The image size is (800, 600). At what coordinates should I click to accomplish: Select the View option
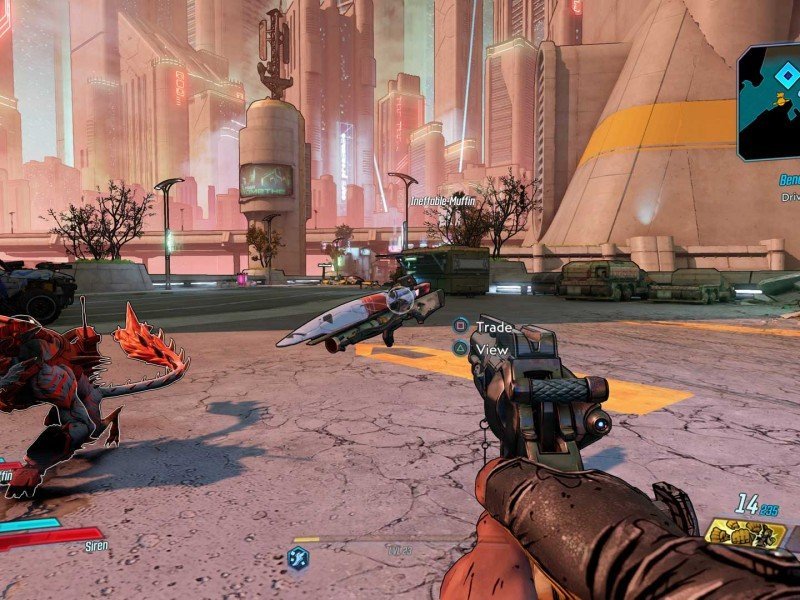pyautogui.click(x=492, y=350)
